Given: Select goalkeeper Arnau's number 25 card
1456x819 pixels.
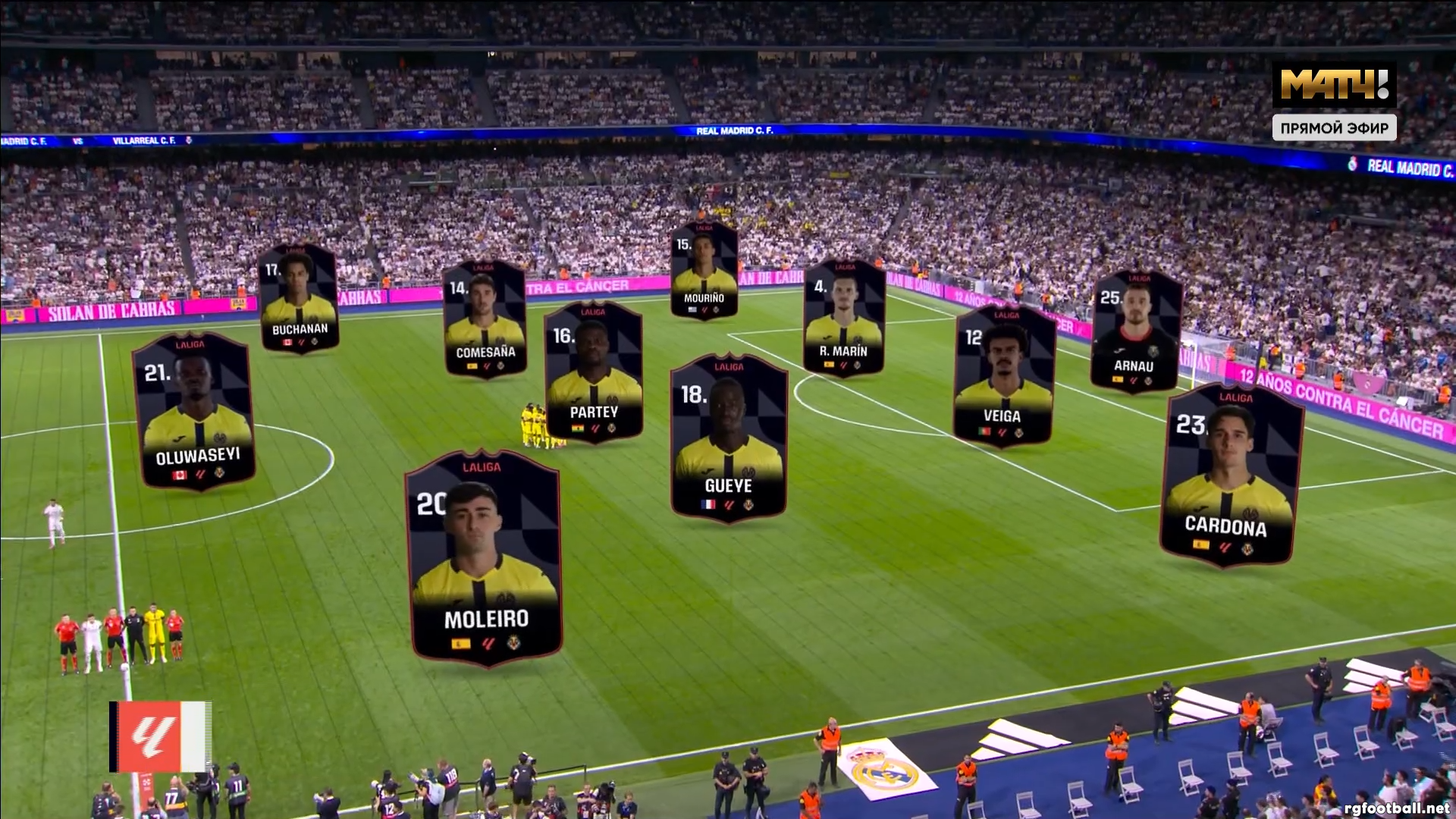Looking at the screenshot, I should (x=1135, y=331).
